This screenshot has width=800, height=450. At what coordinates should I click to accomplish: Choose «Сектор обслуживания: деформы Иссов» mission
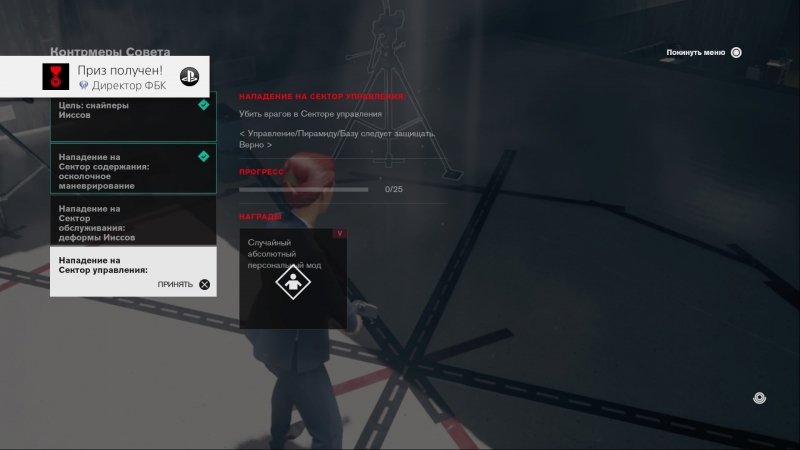click(x=130, y=222)
